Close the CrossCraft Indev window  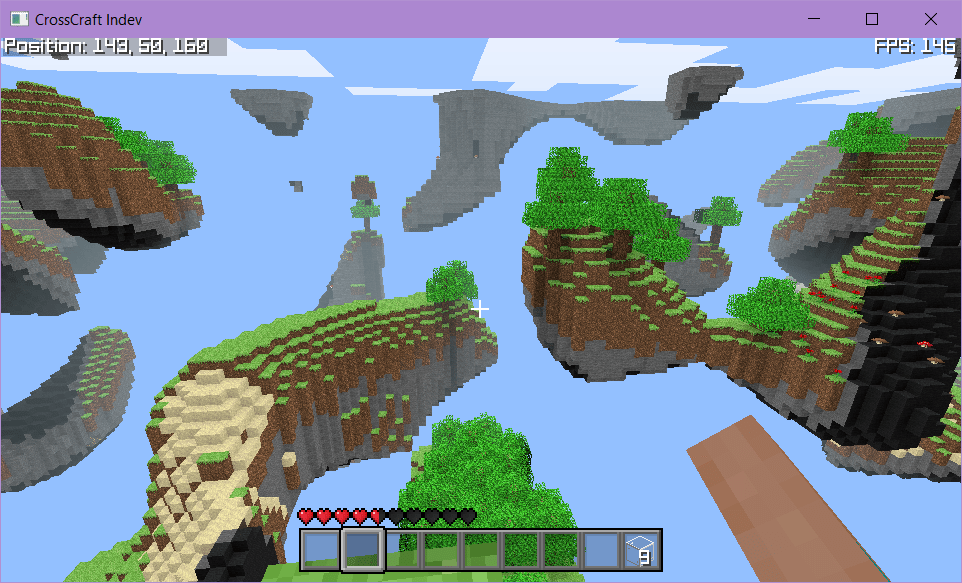pos(931,19)
